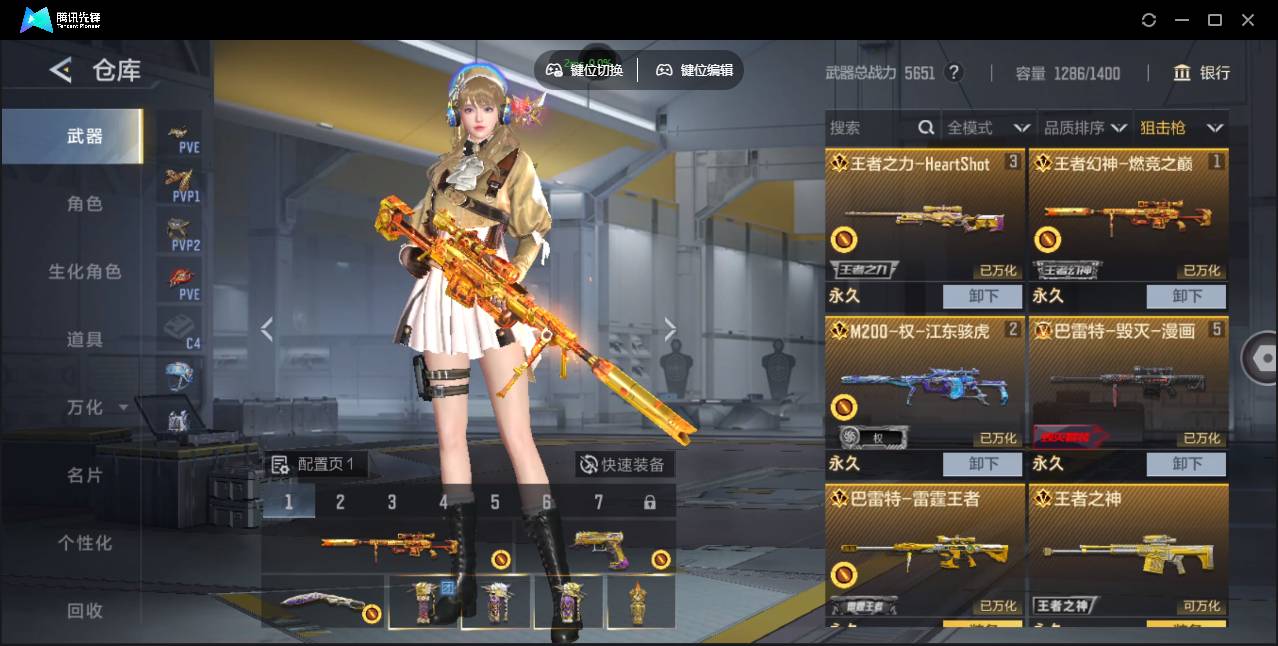The width and height of the screenshot is (1278, 646).
Task: Switch to the 个性化 section
Action: (85, 543)
